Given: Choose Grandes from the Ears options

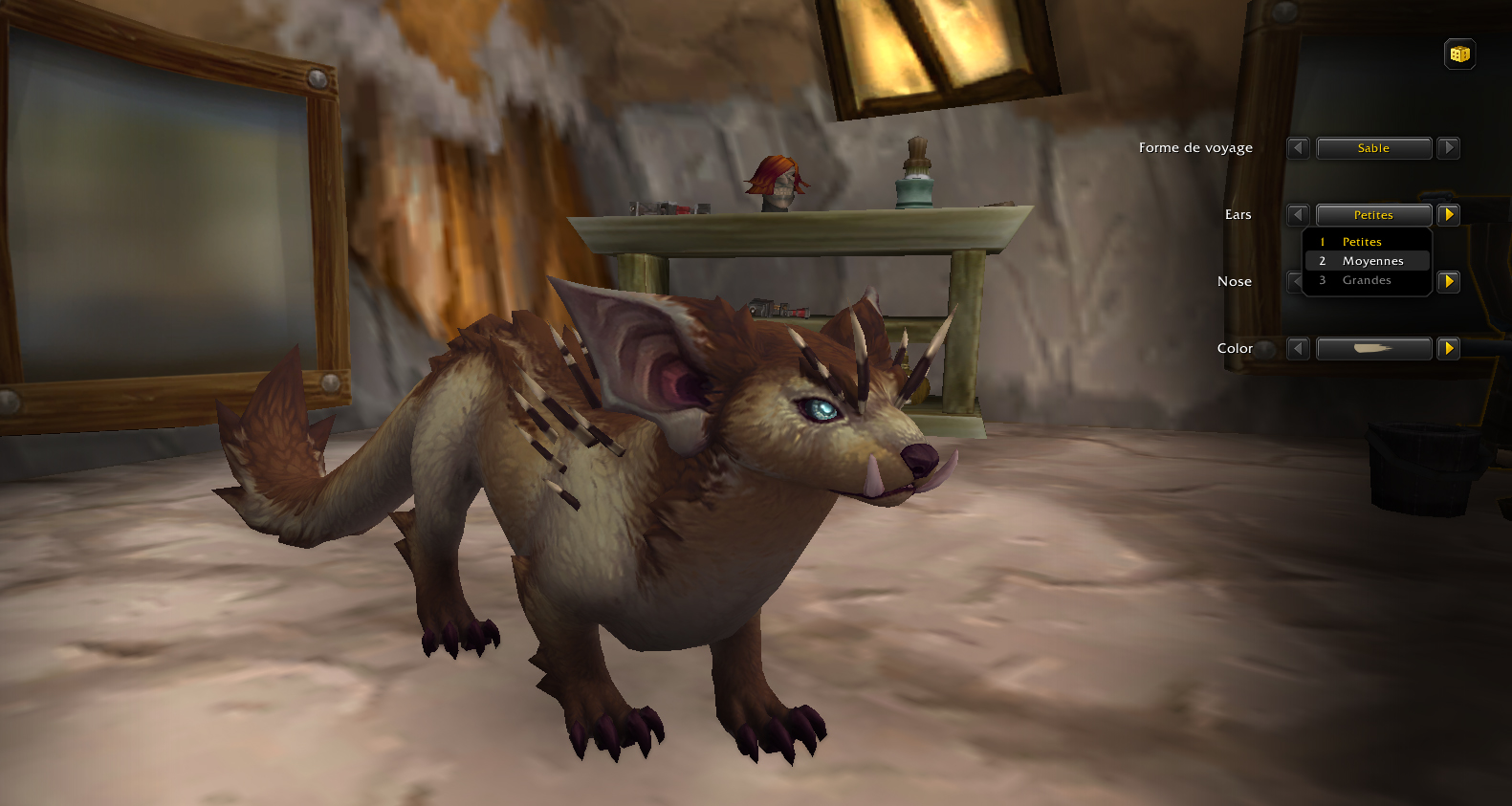Looking at the screenshot, I should coord(1366,279).
